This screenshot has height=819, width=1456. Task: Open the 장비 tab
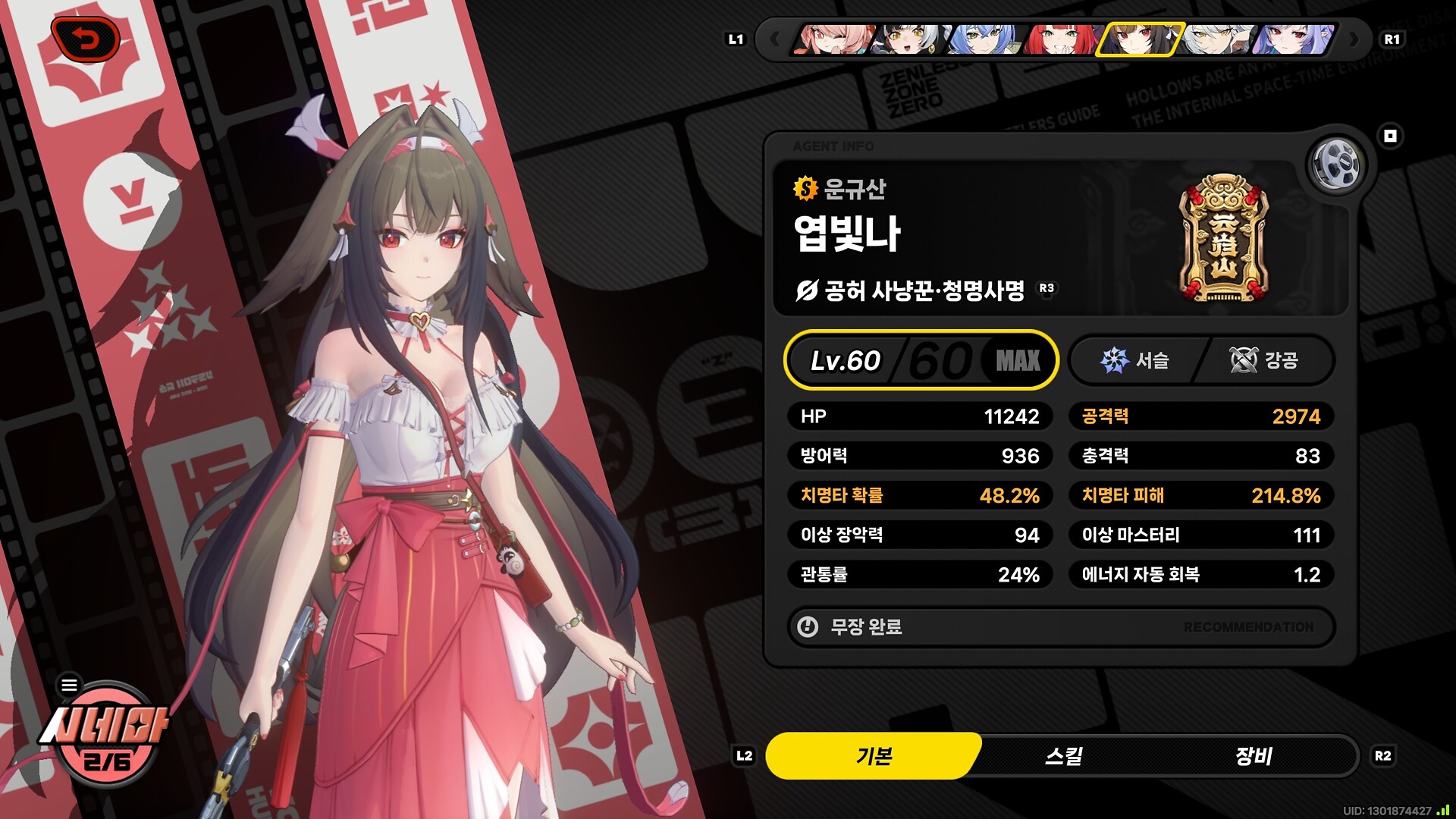coord(1253,756)
